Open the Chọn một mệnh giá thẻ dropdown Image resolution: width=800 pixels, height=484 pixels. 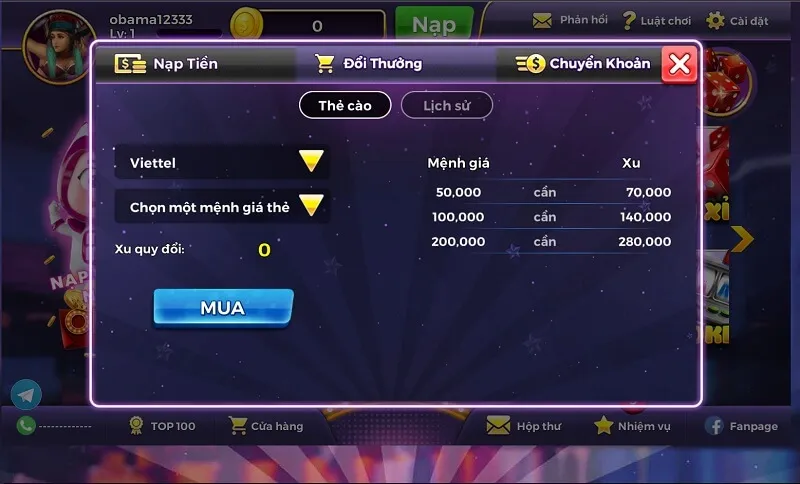coord(222,207)
